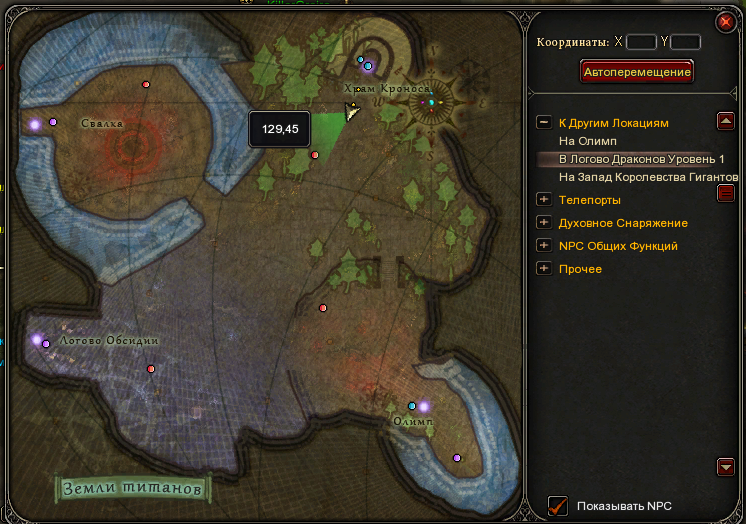Click the Y coordinate input field

[686, 42]
